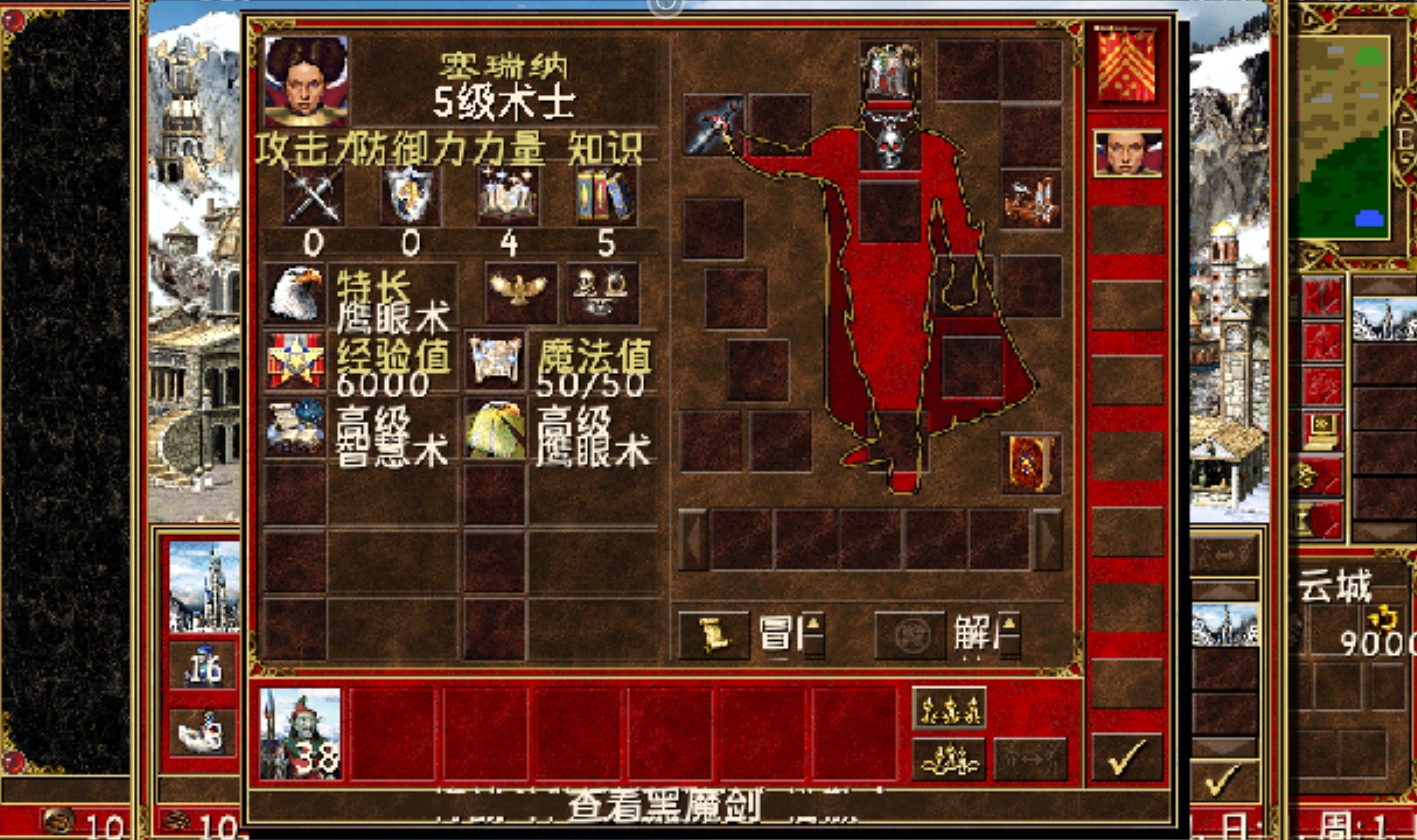
Task: Click the Attack crossed swords icon
Action: click(x=314, y=196)
